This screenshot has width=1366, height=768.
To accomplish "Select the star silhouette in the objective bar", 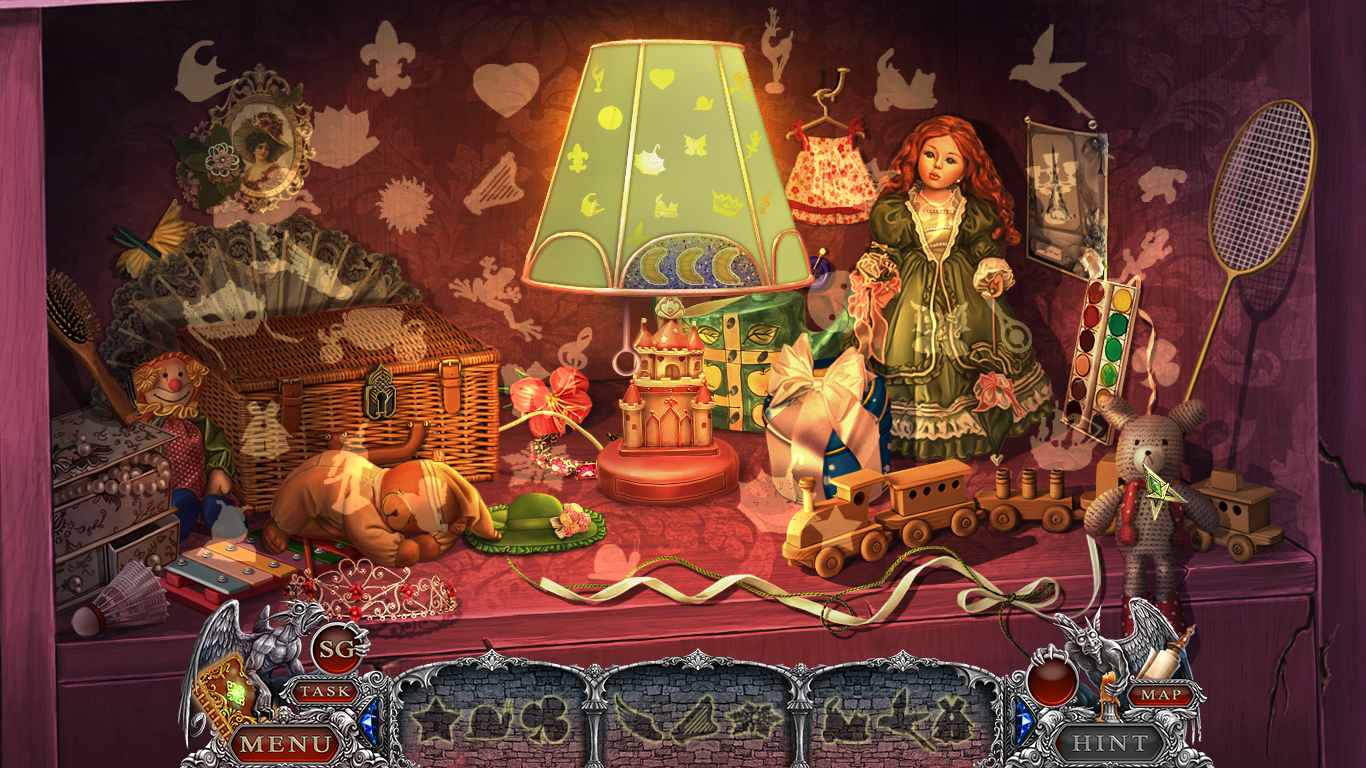I will [436, 722].
